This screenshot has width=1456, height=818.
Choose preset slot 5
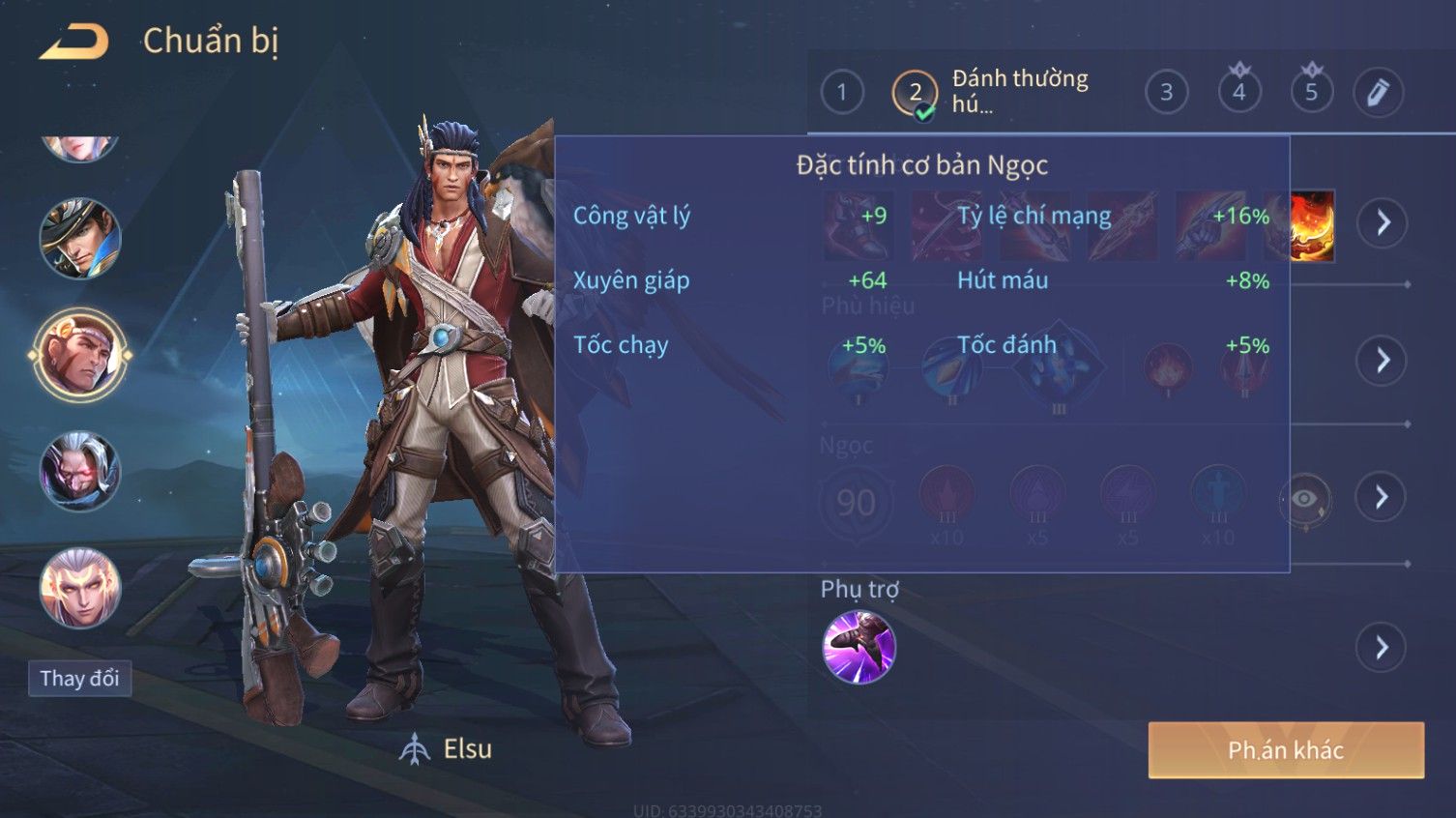1311,93
